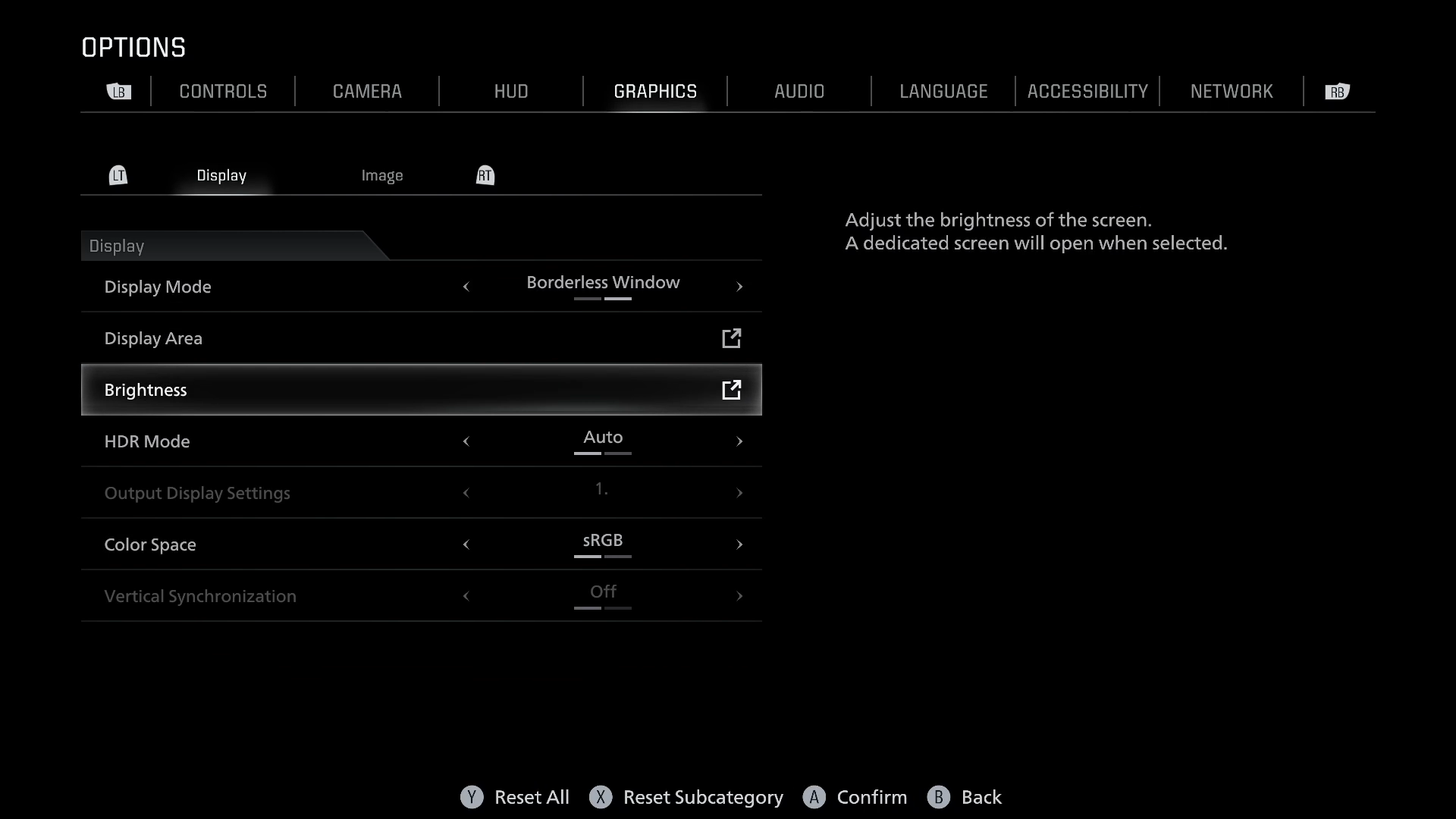Open the Language settings tab
The height and width of the screenshot is (819, 1456).
tap(943, 92)
